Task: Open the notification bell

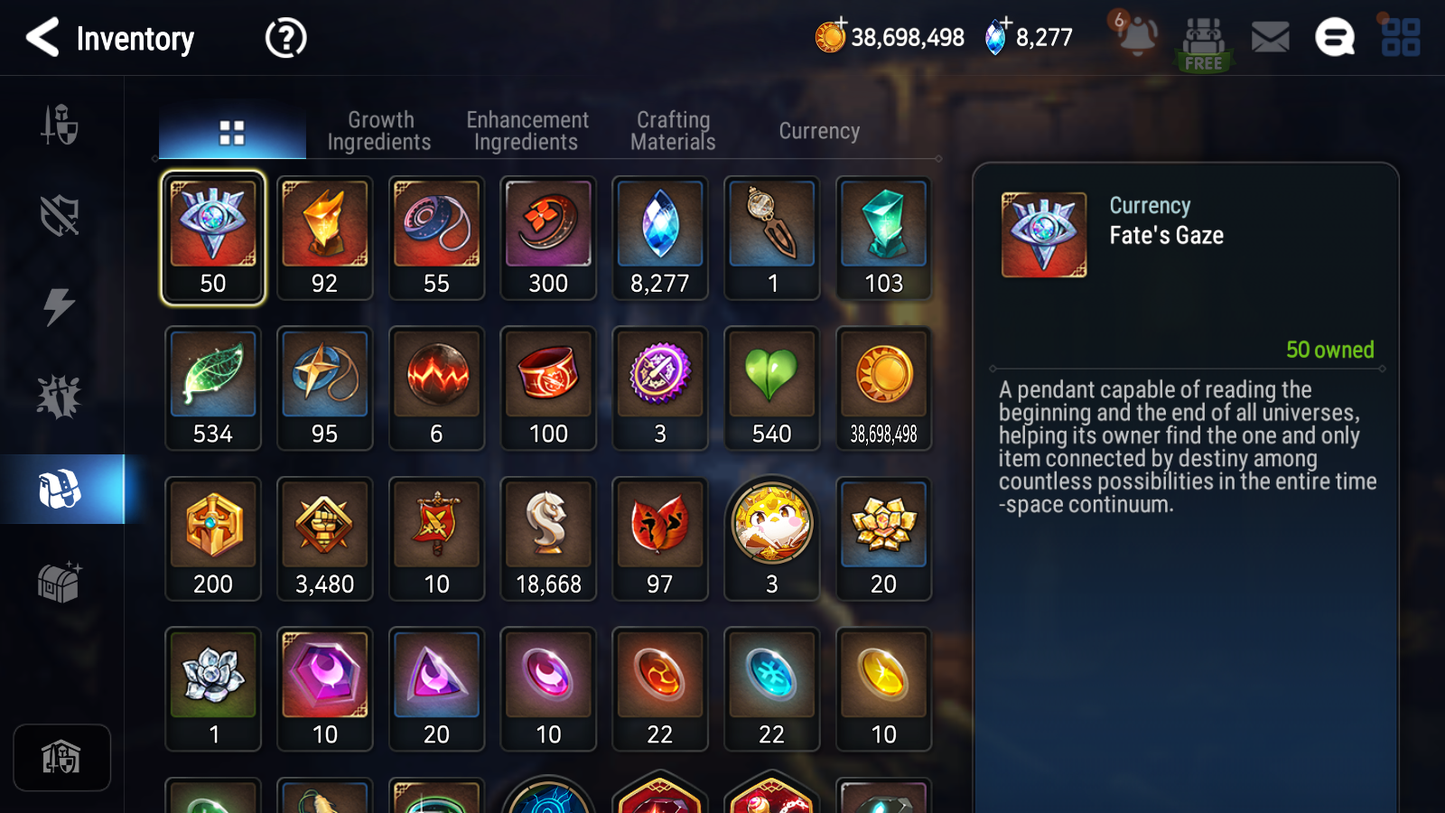Action: pyautogui.click(x=1137, y=37)
